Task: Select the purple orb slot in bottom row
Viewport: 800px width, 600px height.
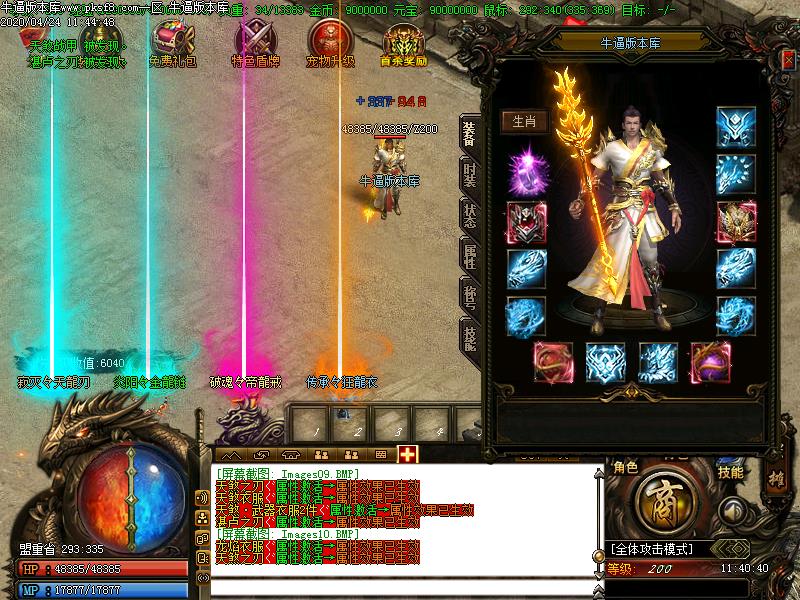Action: pyautogui.click(x=710, y=362)
